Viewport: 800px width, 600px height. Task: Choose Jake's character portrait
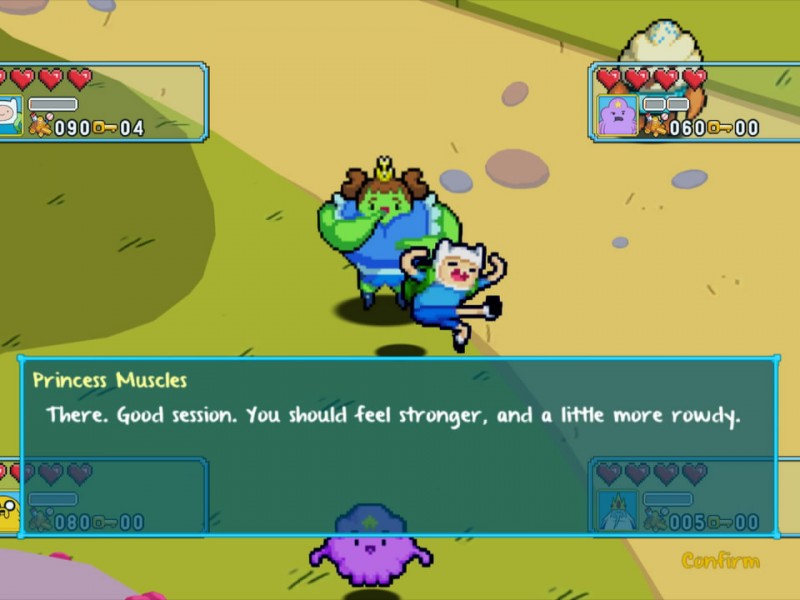9,512
